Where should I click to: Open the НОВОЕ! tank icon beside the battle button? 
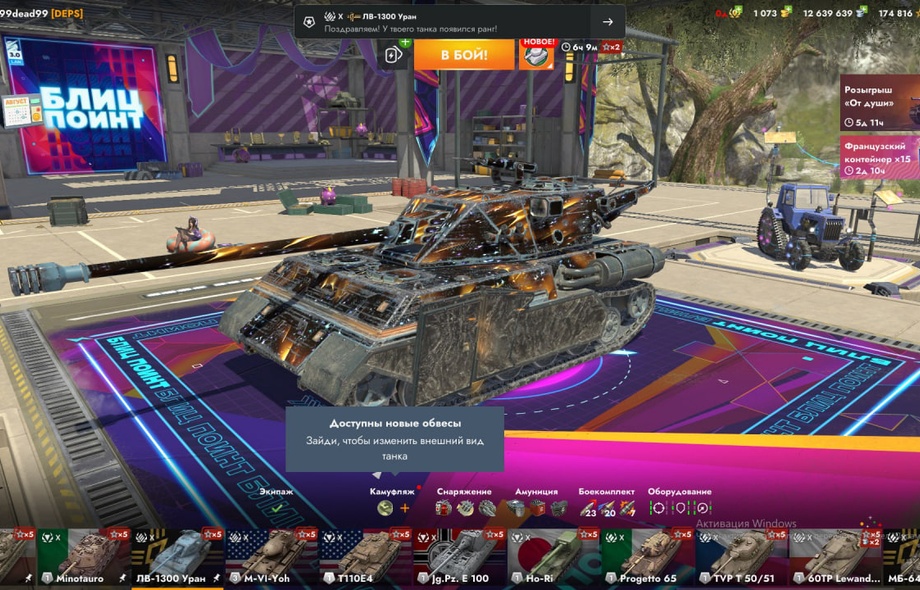[x=536, y=54]
